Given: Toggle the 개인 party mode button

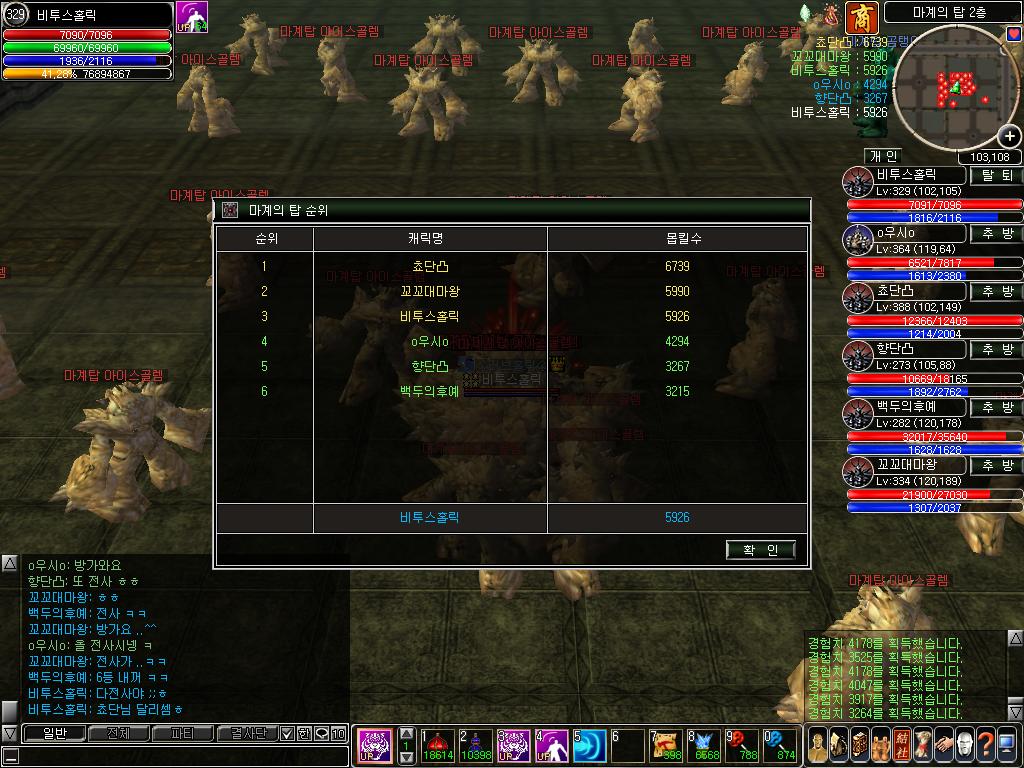Looking at the screenshot, I should click(x=884, y=156).
